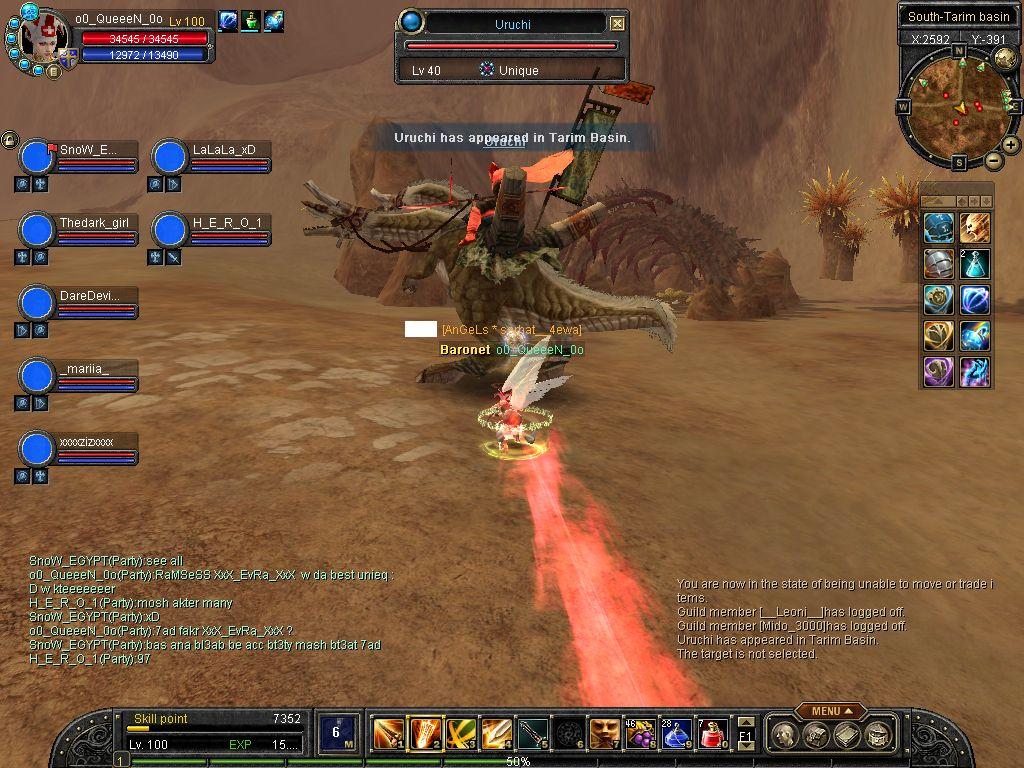
Task: Drink the red health potion in hotbar
Action: 711,734
